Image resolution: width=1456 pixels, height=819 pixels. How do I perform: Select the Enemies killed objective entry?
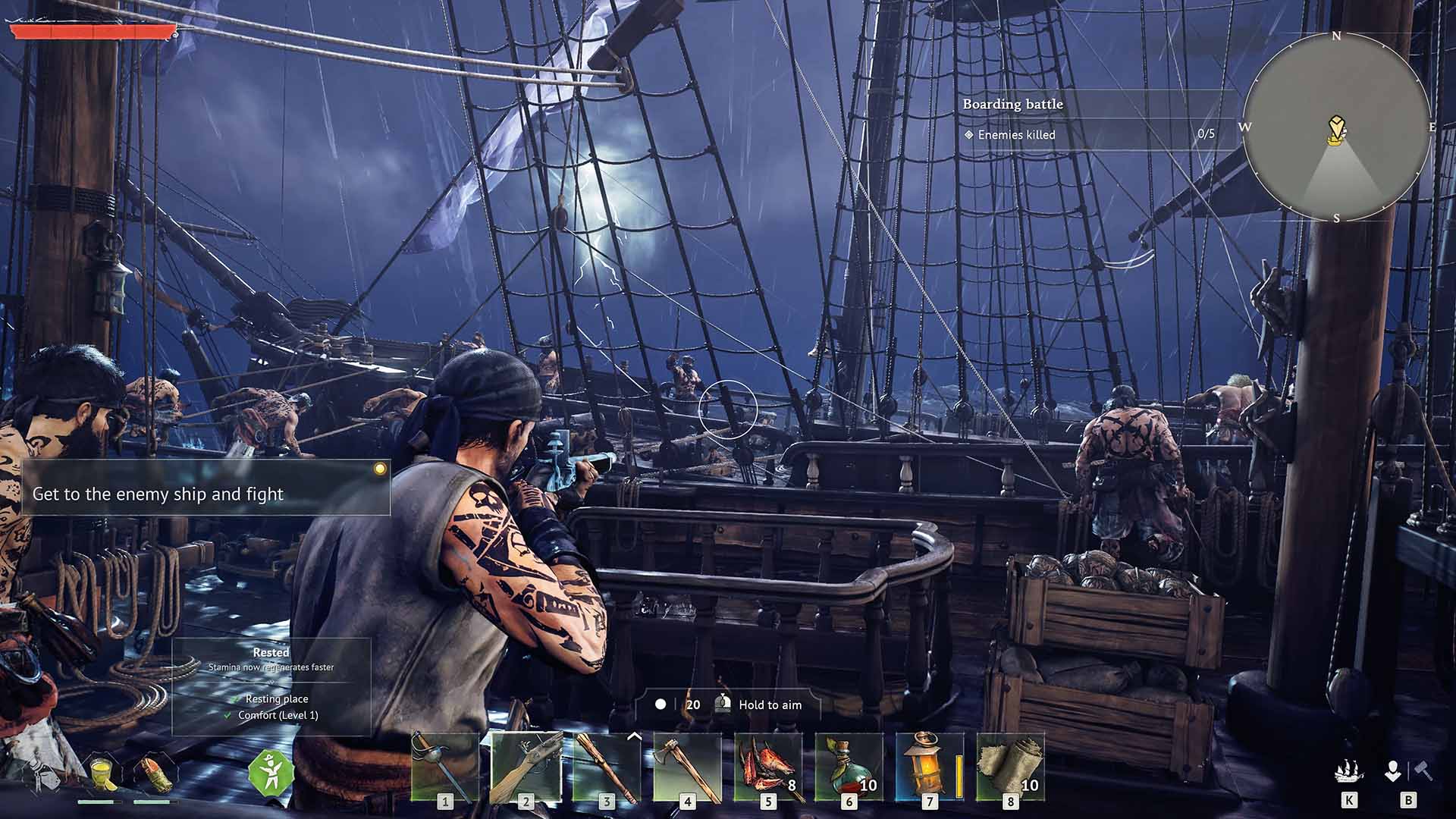(x=1016, y=135)
